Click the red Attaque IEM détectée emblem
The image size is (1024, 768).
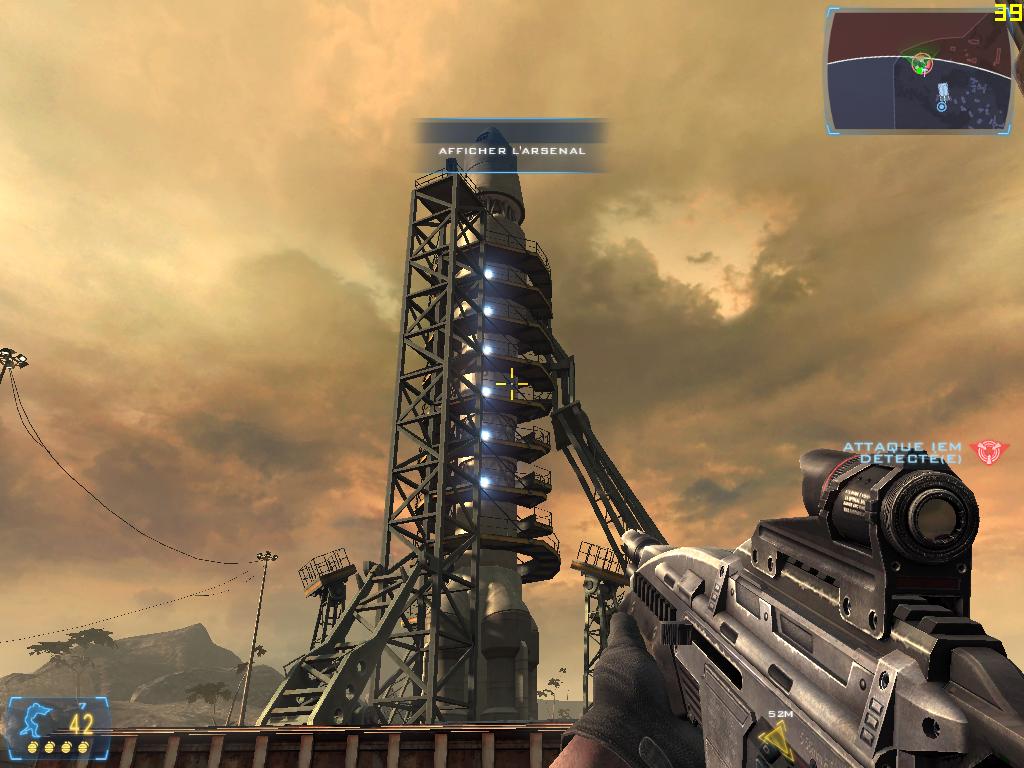click(x=988, y=451)
